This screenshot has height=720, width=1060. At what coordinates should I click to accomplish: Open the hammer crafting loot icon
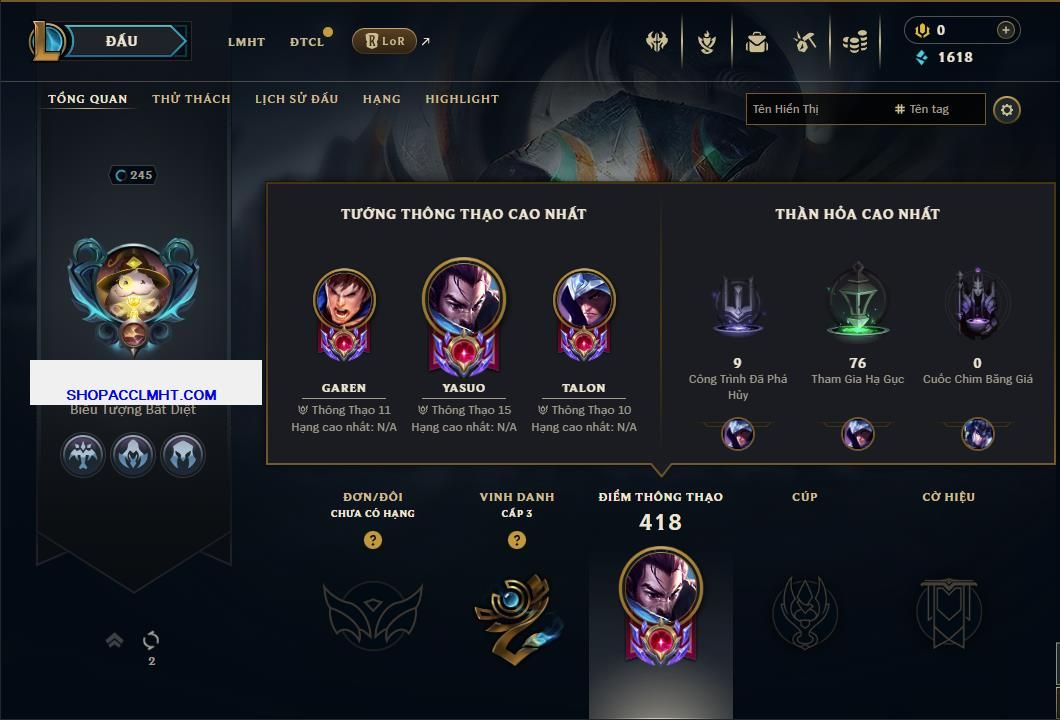coord(805,42)
